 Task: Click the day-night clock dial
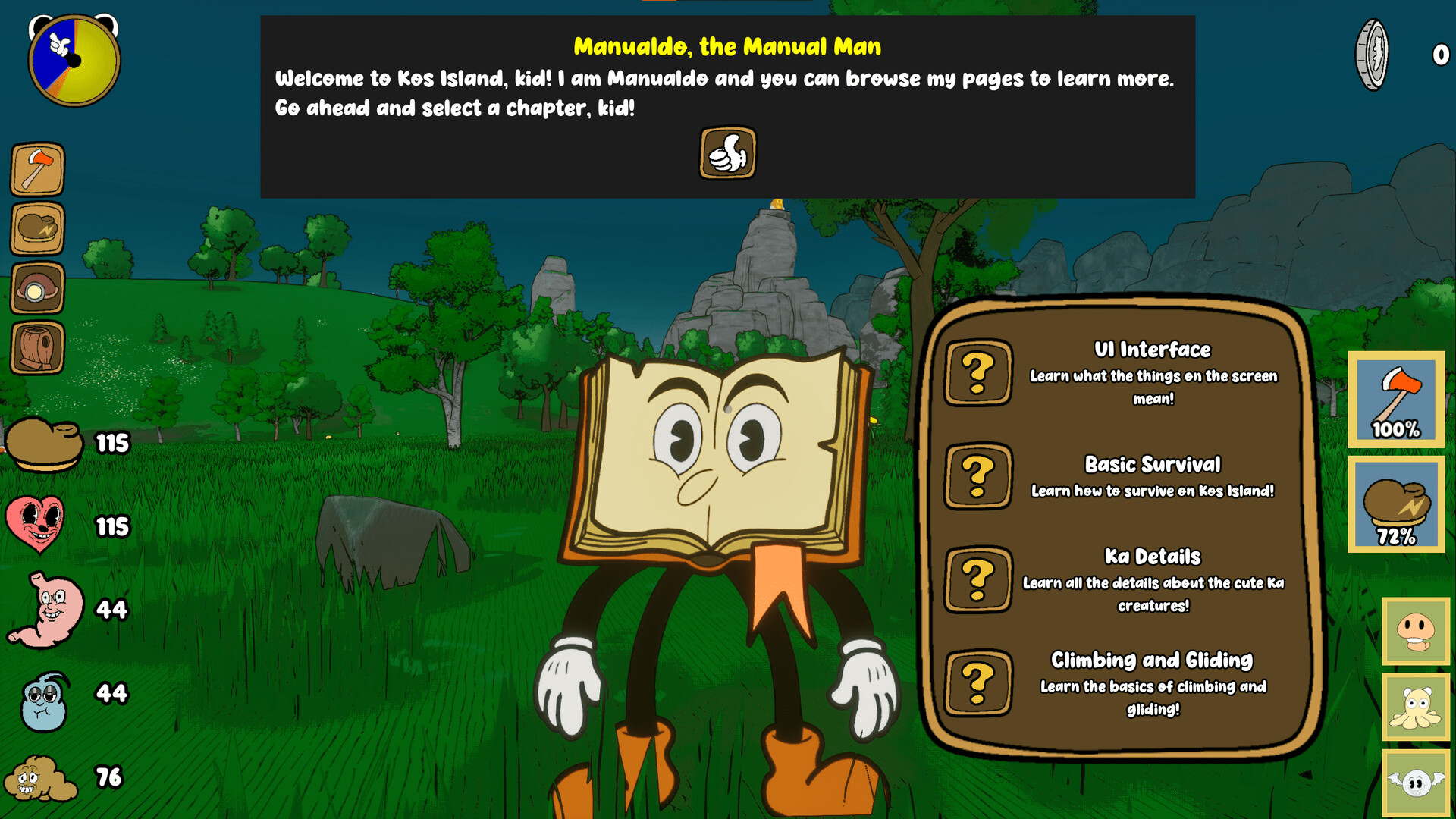74,61
